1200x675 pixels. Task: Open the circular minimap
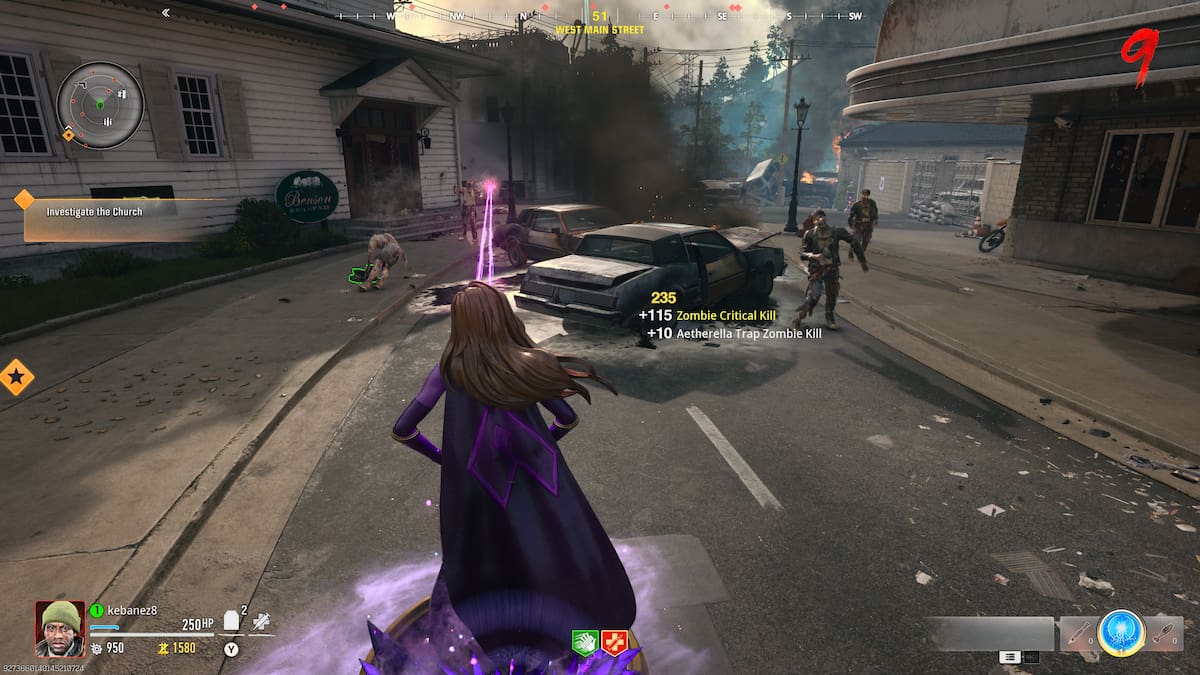(x=99, y=104)
